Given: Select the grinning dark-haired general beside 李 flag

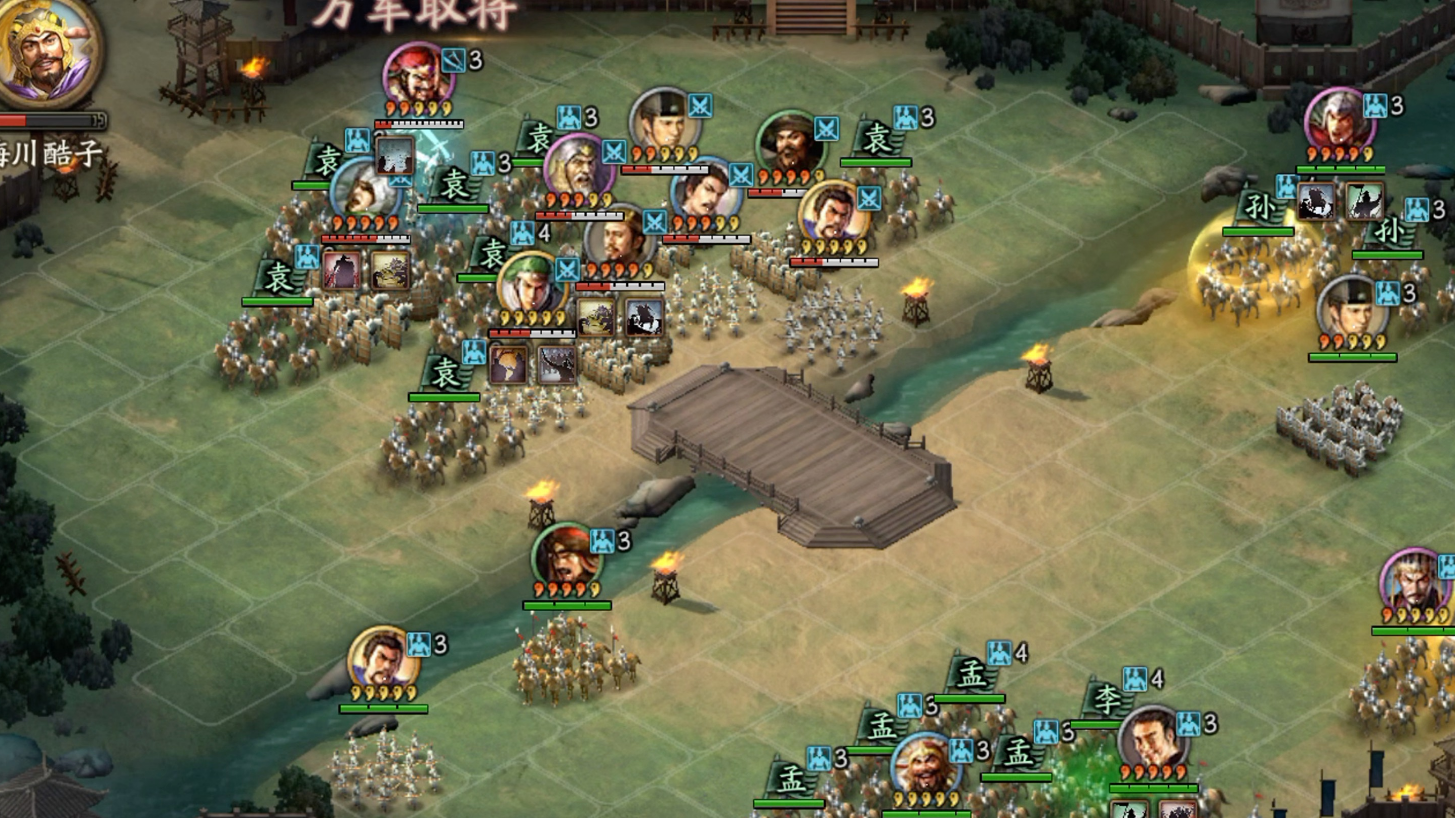Looking at the screenshot, I should click(1151, 740).
